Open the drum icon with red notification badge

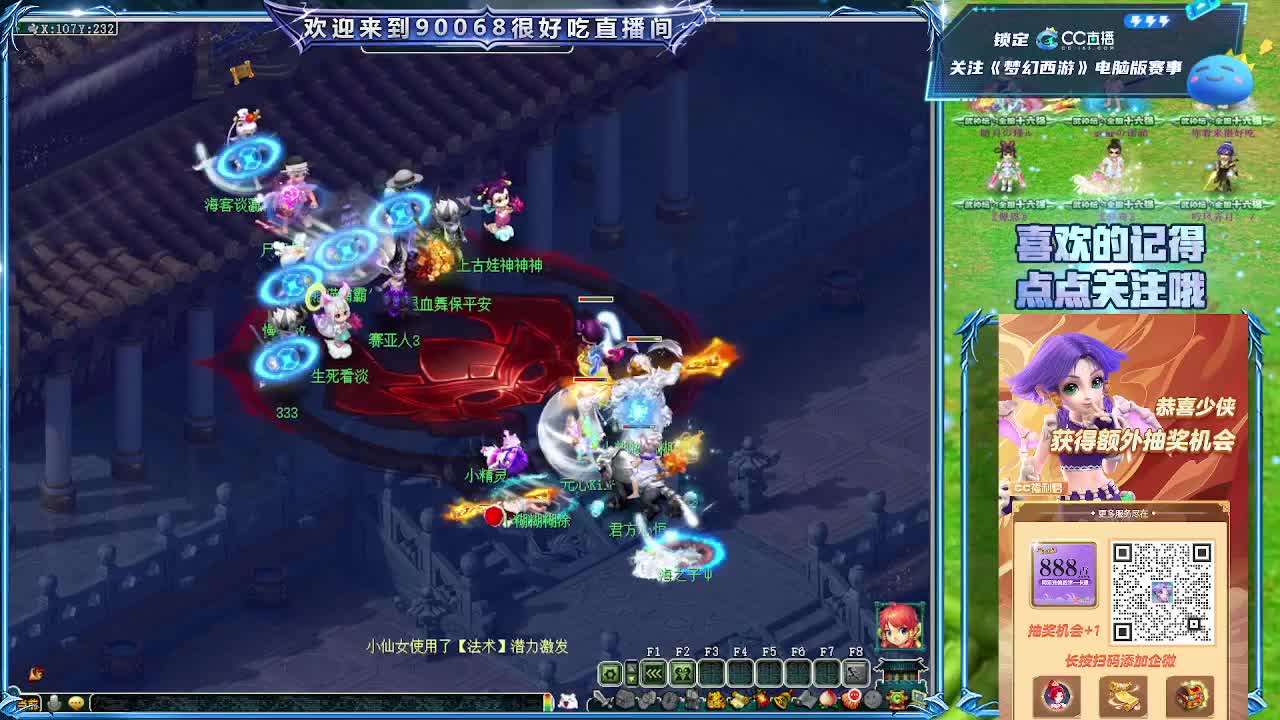[x=853, y=699]
